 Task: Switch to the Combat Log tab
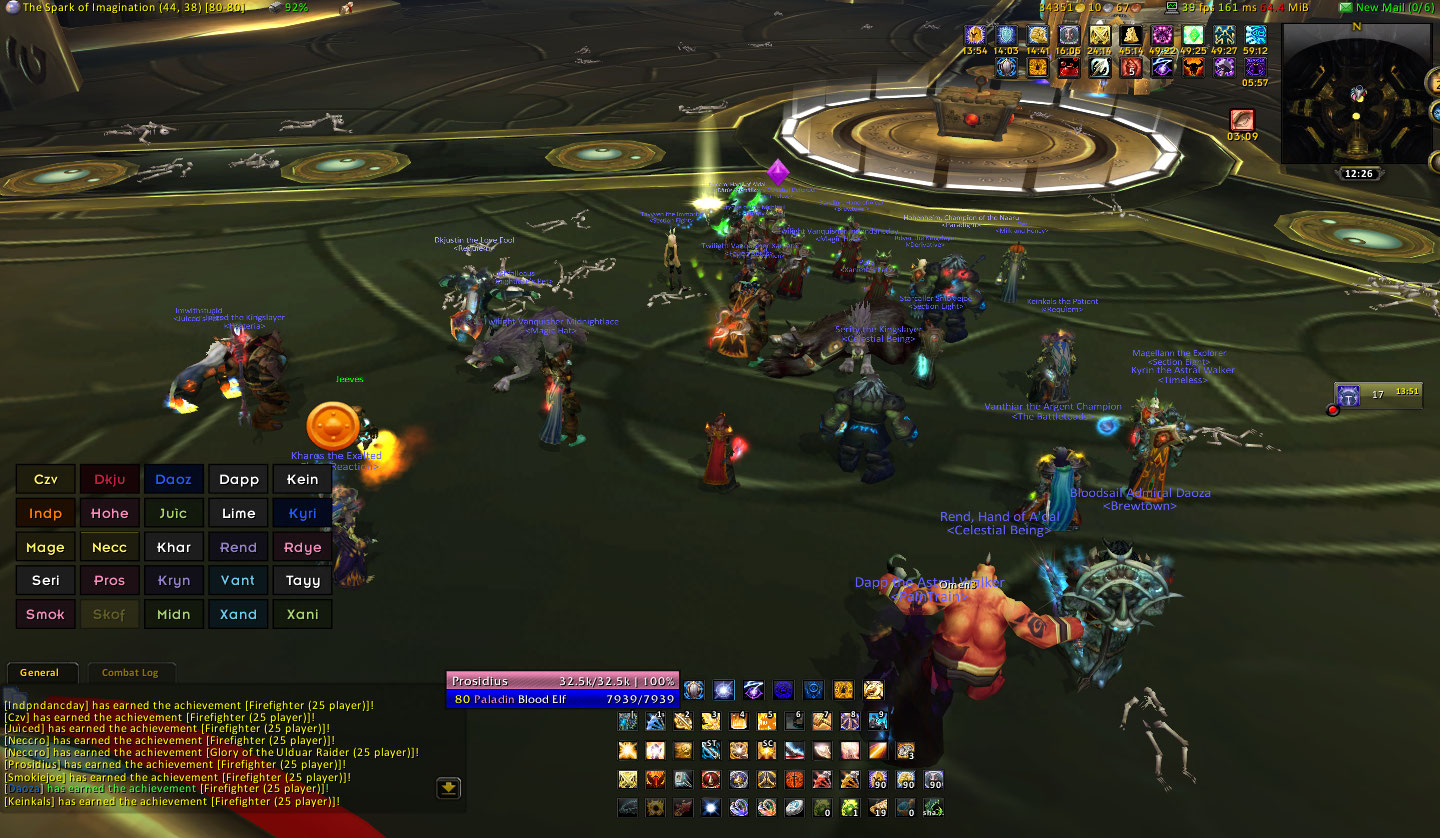[x=130, y=673]
